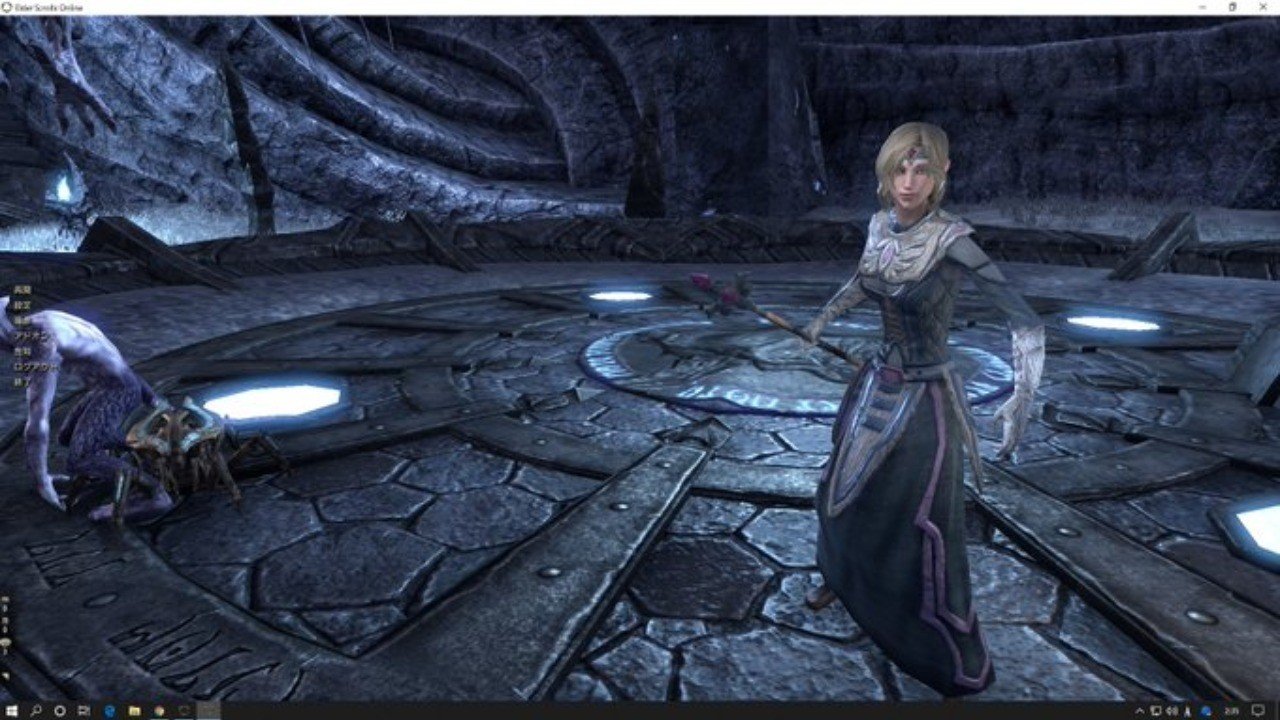This screenshot has height=720, width=1280.
Task: Select the 操作 (Controls) option
Action: click(x=22, y=320)
